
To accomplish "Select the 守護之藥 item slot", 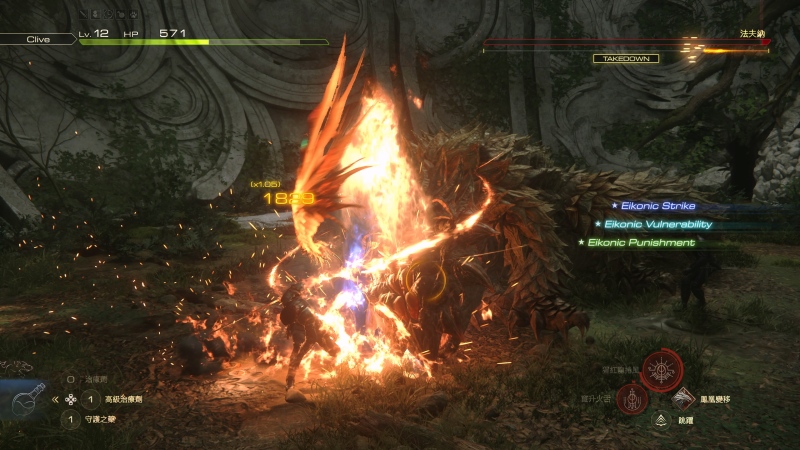I will click(71, 420).
